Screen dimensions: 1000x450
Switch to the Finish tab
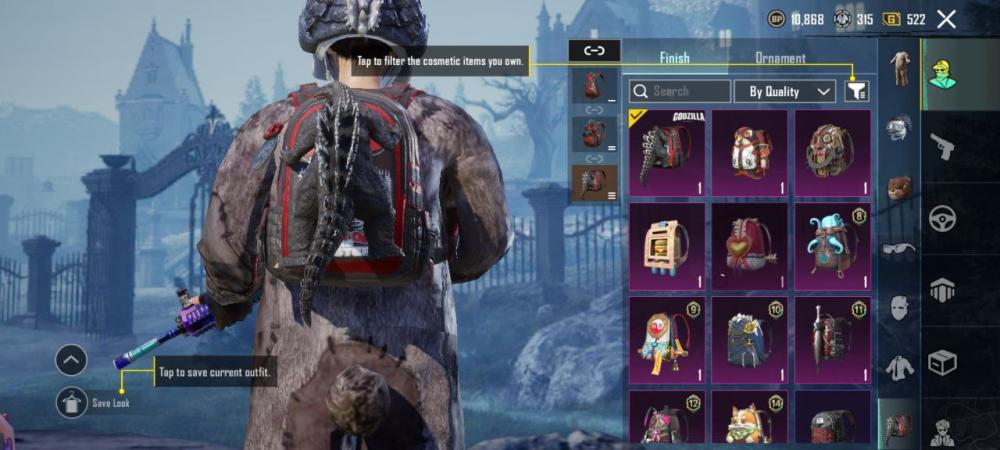tap(674, 58)
